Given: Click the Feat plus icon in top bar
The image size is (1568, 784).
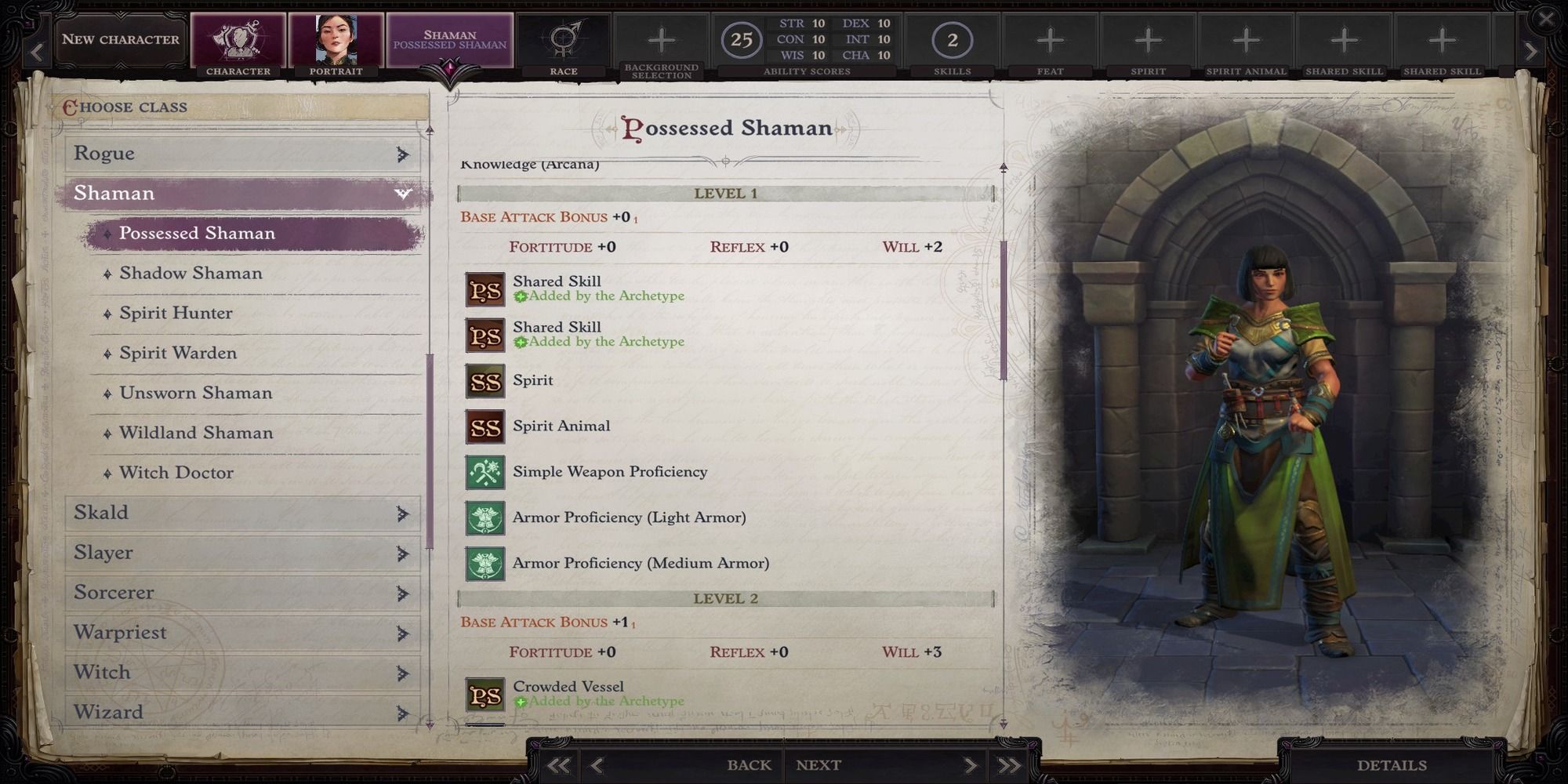Looking at the screenshot, I should pos(1051,38).
